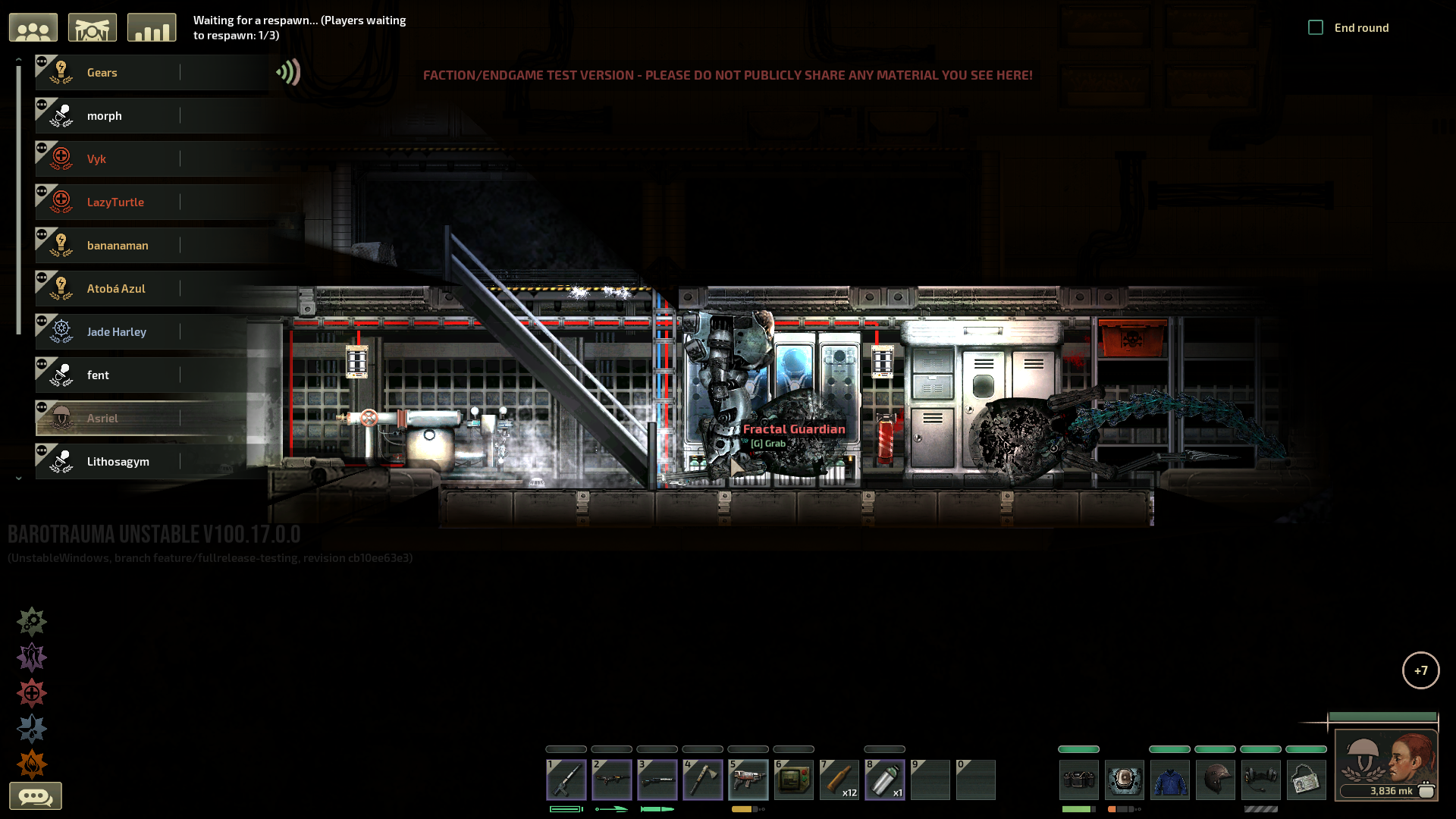Choose LazyTurtle from the crew list
The height and width of the screenshot is (819, 1456).
pos(115,202)
